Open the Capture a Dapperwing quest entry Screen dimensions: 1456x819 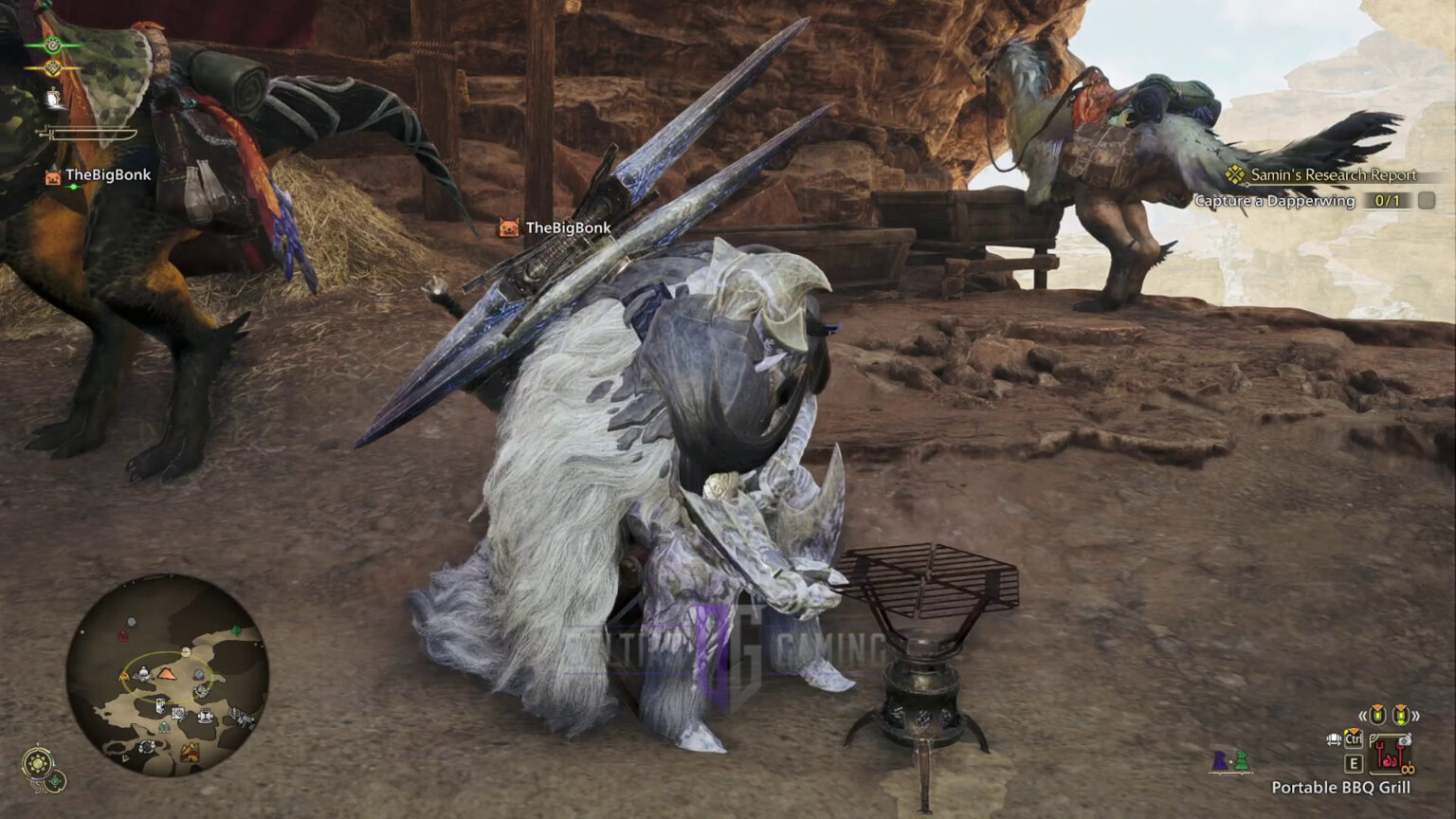[1275, 200]
